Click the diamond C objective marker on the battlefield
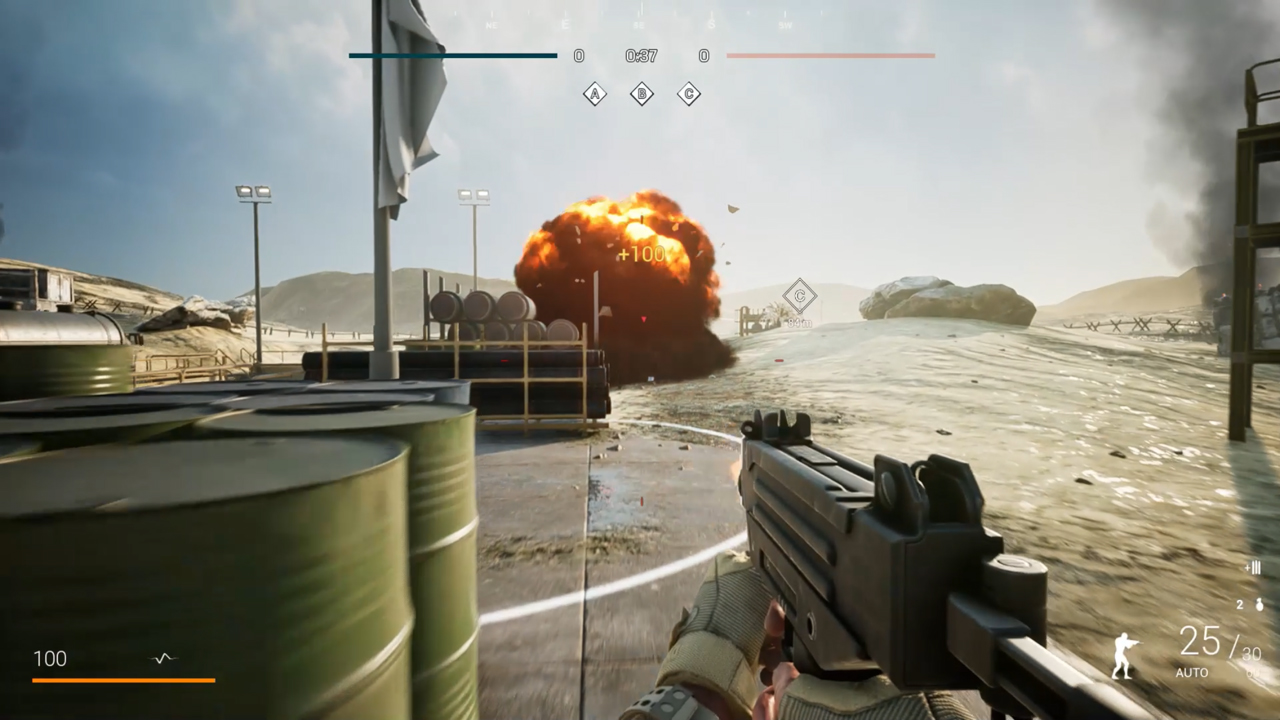Image resolution: width=1280 pixels, height=720 pixels. (x=799, y=296)
